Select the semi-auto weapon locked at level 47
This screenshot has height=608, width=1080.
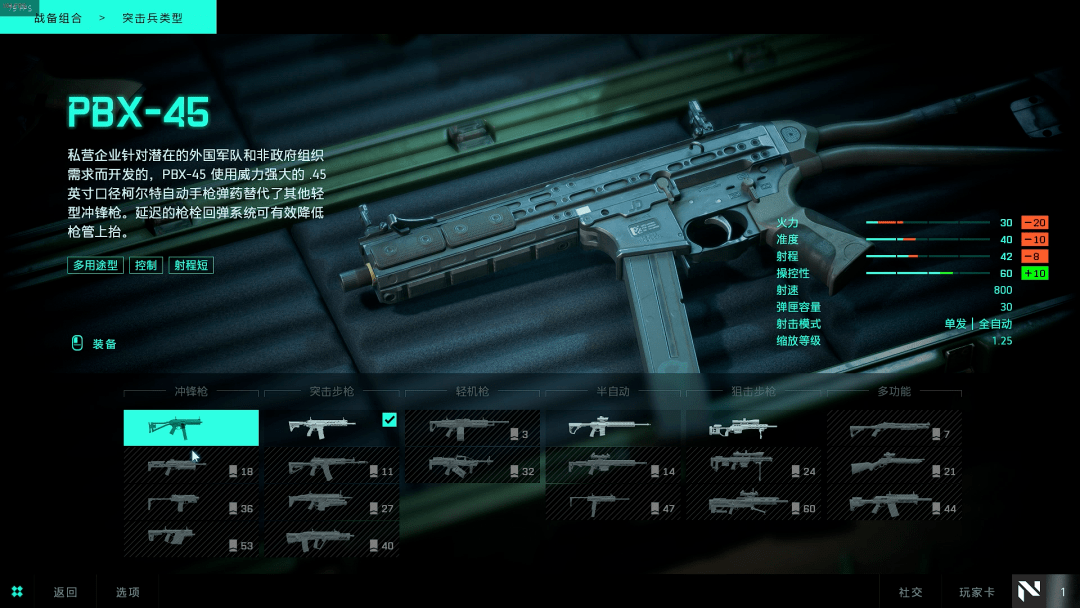pyautogui.click(x=613, y=503)
